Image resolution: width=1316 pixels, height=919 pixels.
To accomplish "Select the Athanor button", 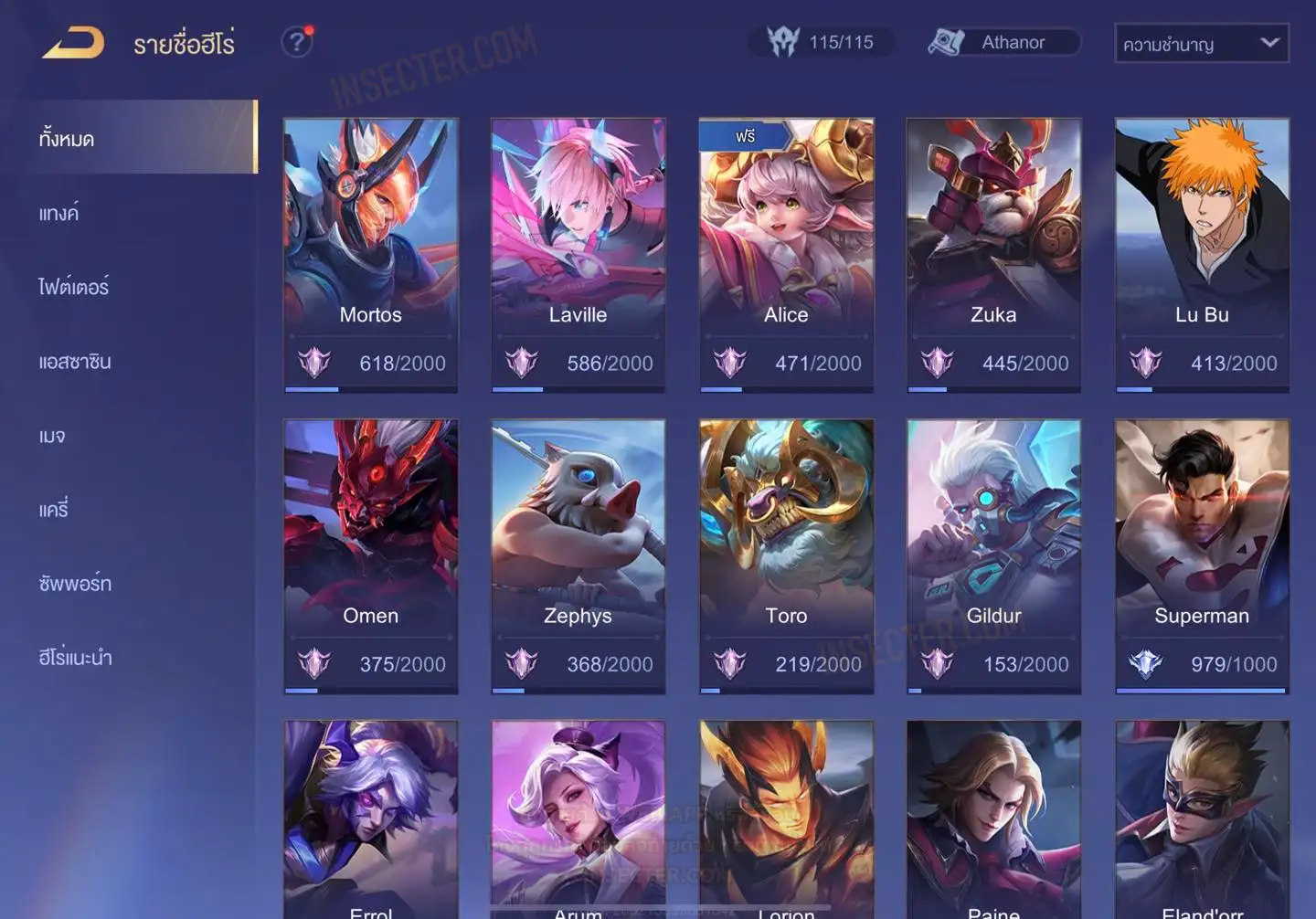I will pyautogui.click(x=1003, y=42).
